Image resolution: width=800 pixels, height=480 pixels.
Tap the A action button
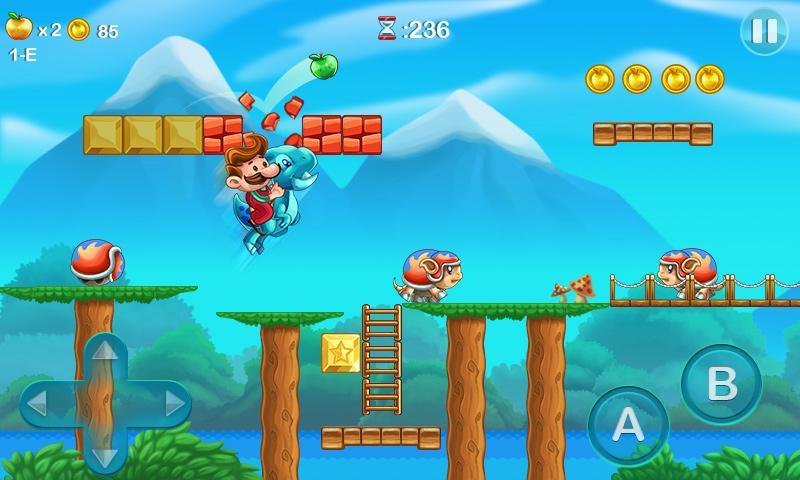point(628,425)
